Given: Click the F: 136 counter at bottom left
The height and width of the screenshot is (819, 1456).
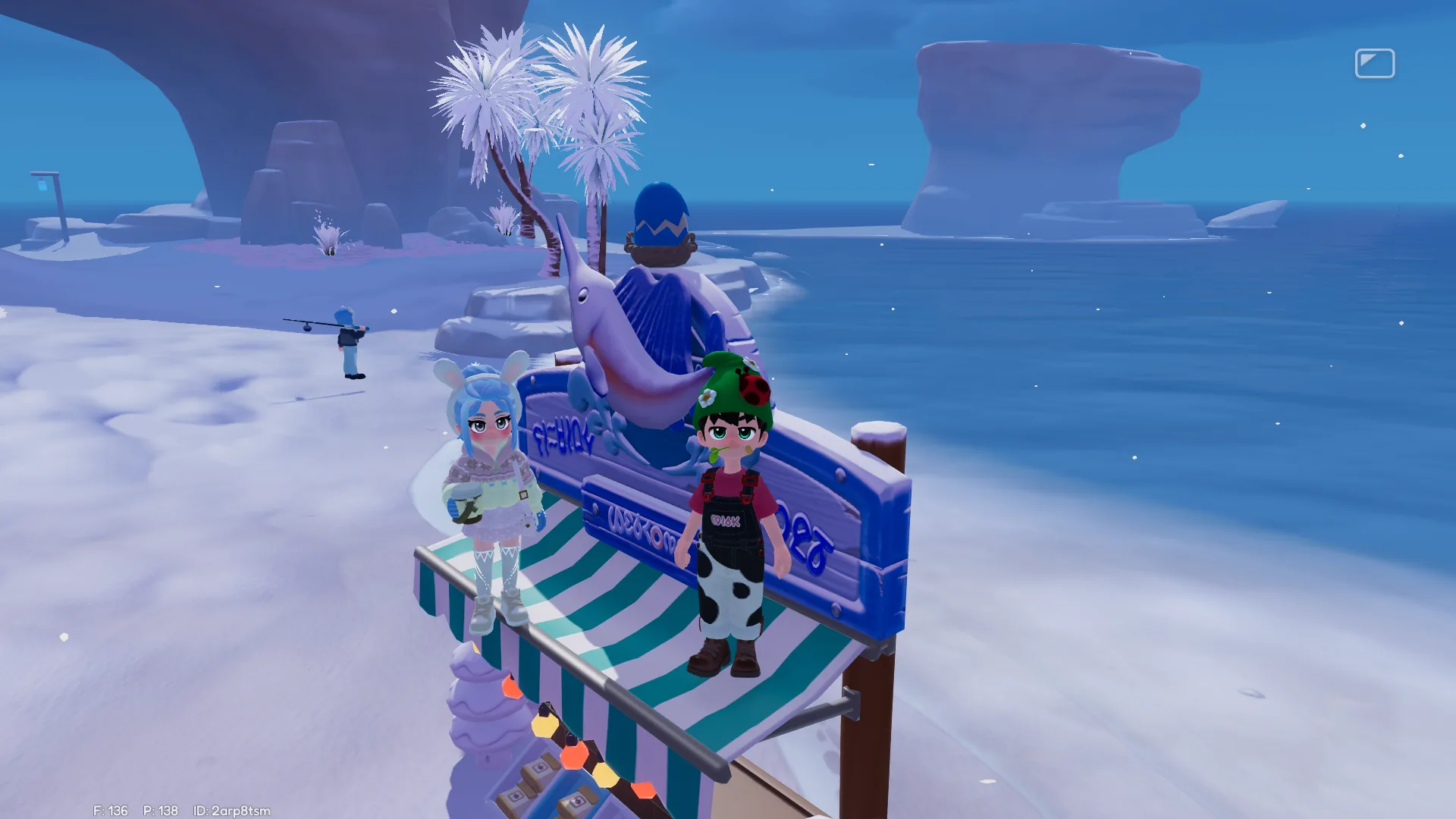Looking at the screenshot, I should tap(110, 811).
